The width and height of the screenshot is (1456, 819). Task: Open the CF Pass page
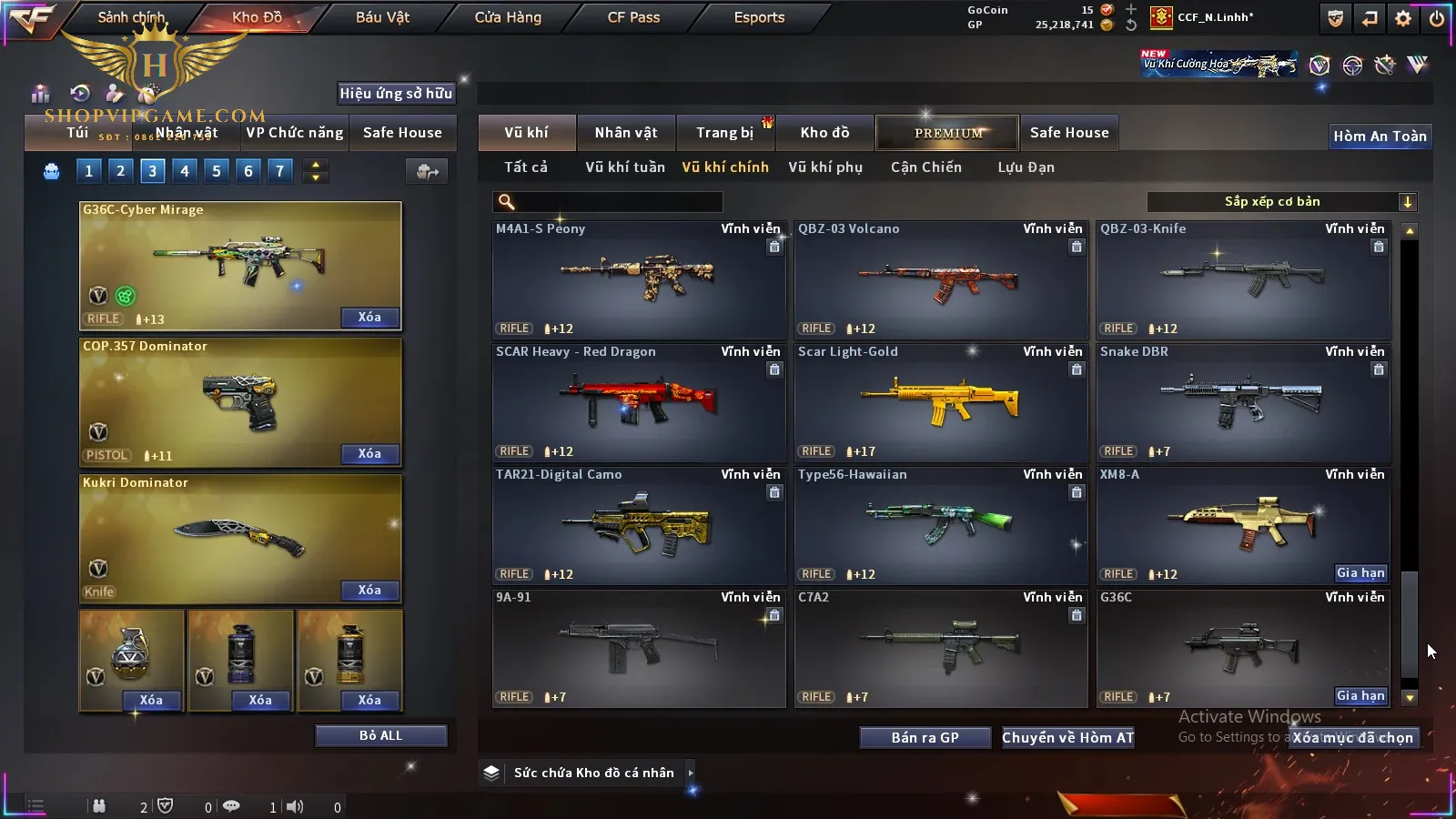click(633, 17)
